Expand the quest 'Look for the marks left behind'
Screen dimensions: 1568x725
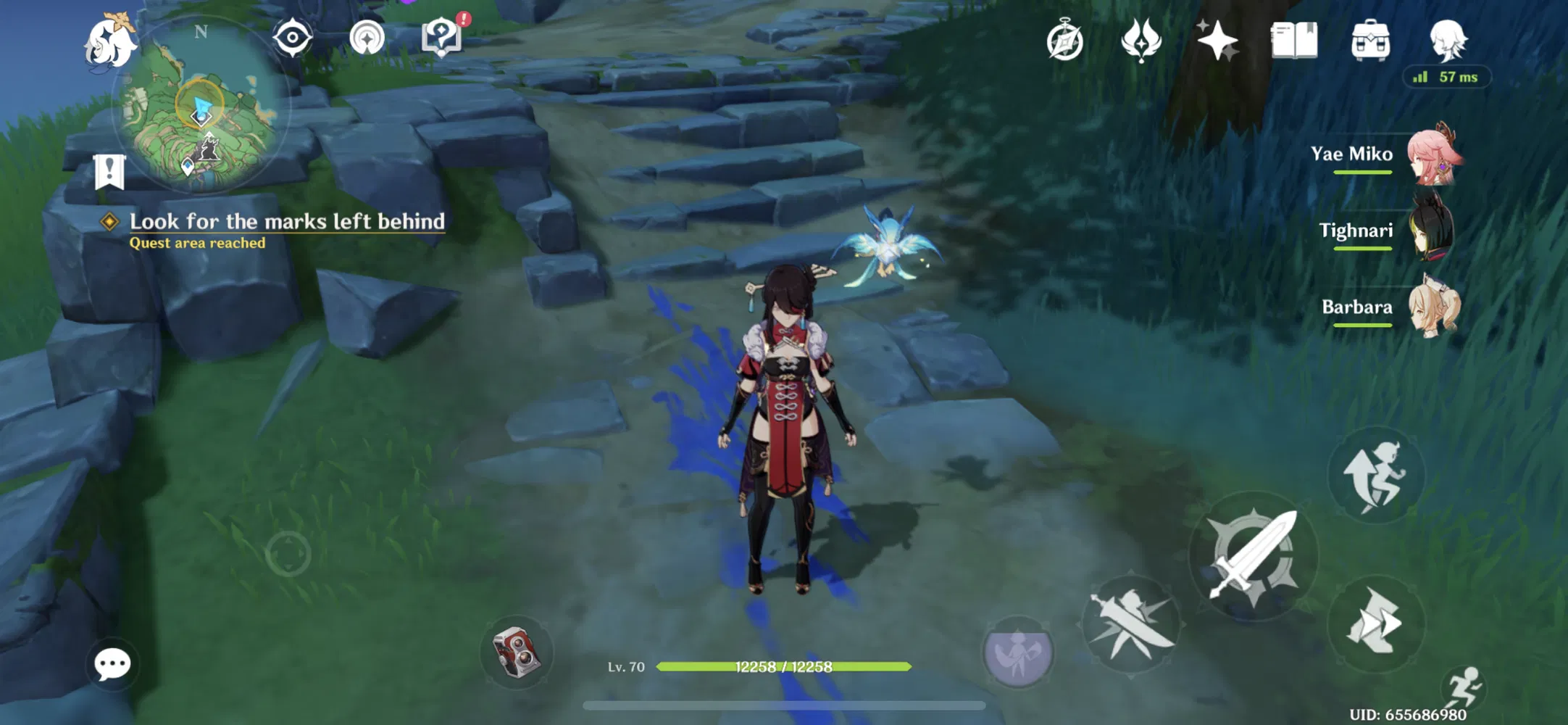point(288,222)
